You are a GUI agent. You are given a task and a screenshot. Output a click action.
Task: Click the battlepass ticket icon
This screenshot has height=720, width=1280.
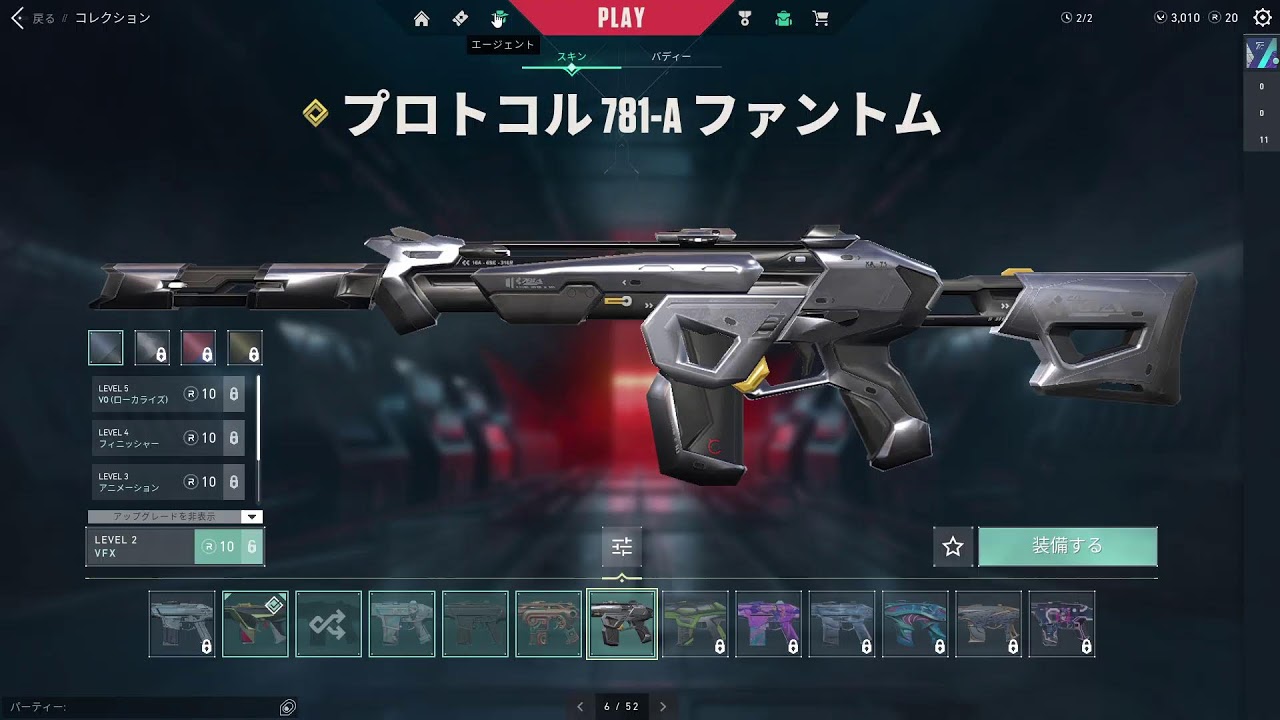(x=460, y=17)
